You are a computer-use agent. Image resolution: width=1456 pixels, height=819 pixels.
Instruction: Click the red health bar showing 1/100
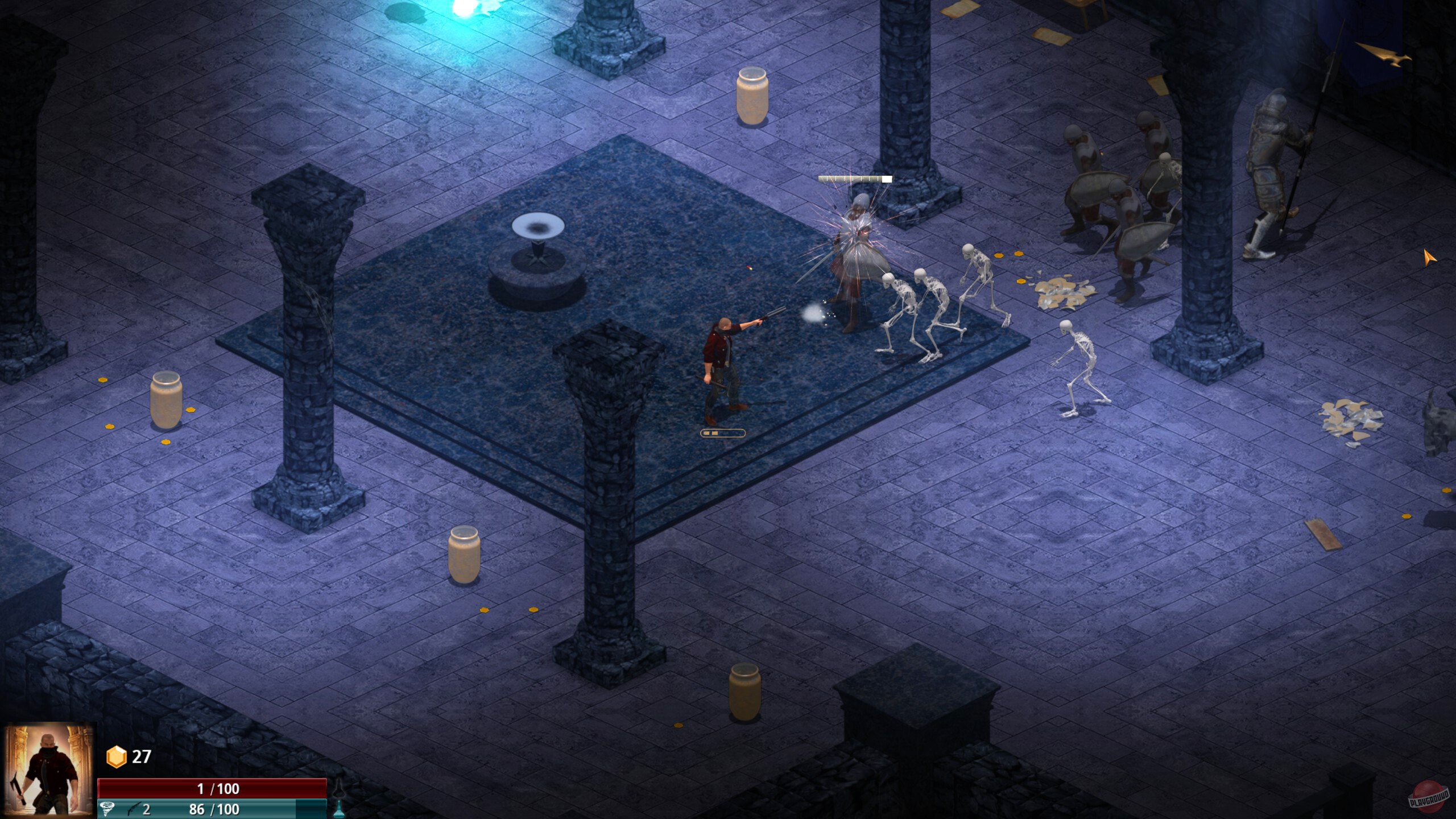click(217, 789)
